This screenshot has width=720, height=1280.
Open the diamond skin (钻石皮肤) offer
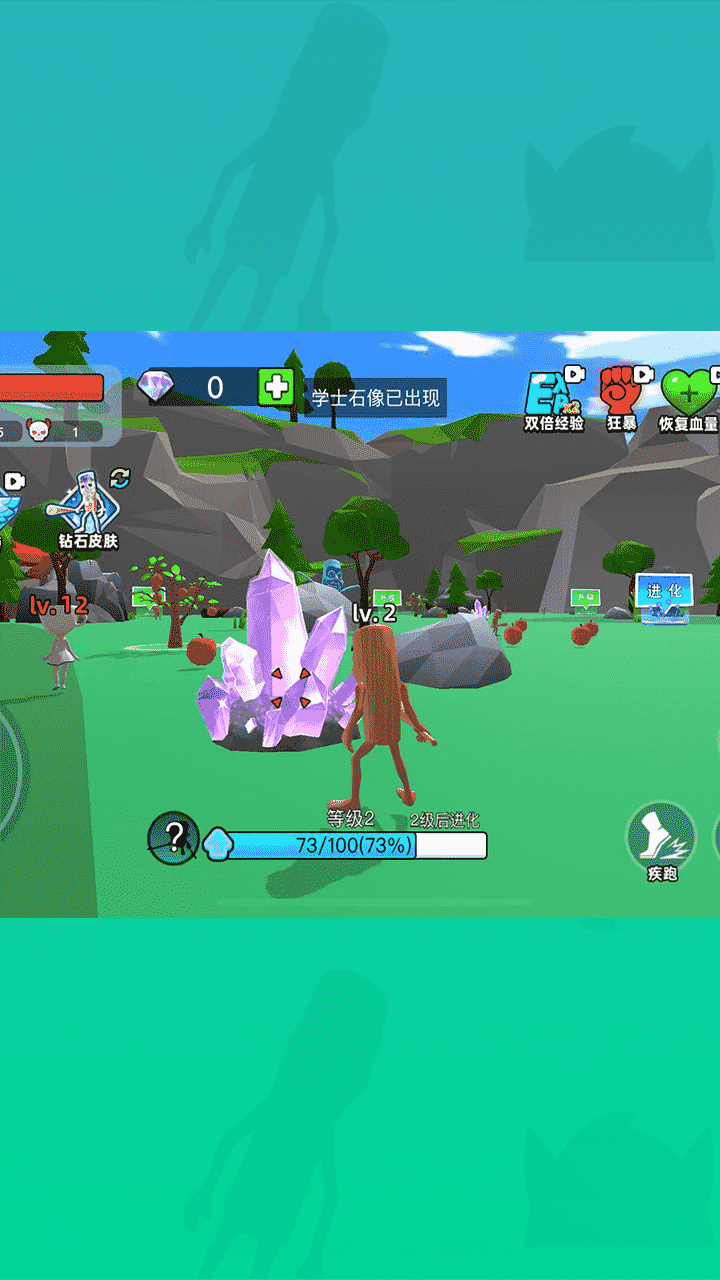[87, 507]
